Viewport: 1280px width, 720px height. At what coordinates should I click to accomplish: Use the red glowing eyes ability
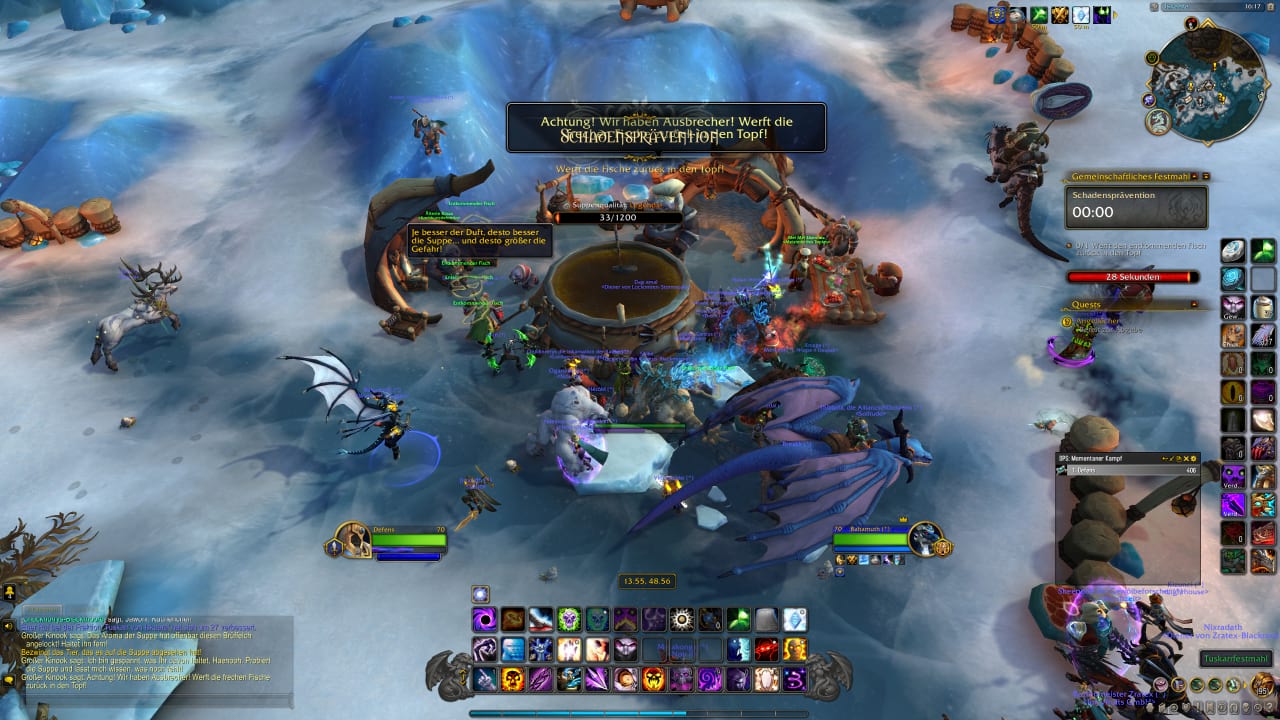[766, 650]
